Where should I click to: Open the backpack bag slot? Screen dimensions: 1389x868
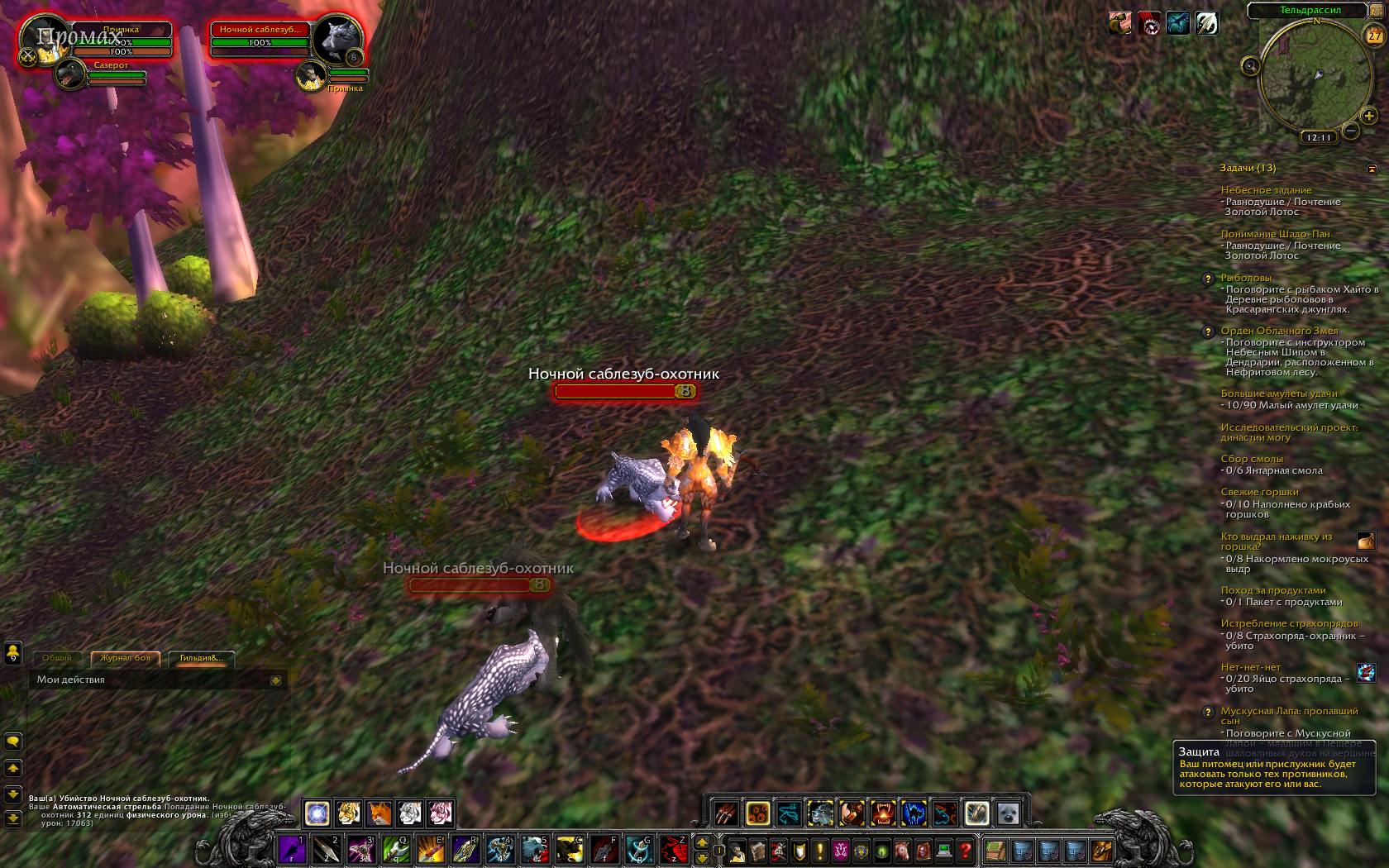[x=1101, y=850]
